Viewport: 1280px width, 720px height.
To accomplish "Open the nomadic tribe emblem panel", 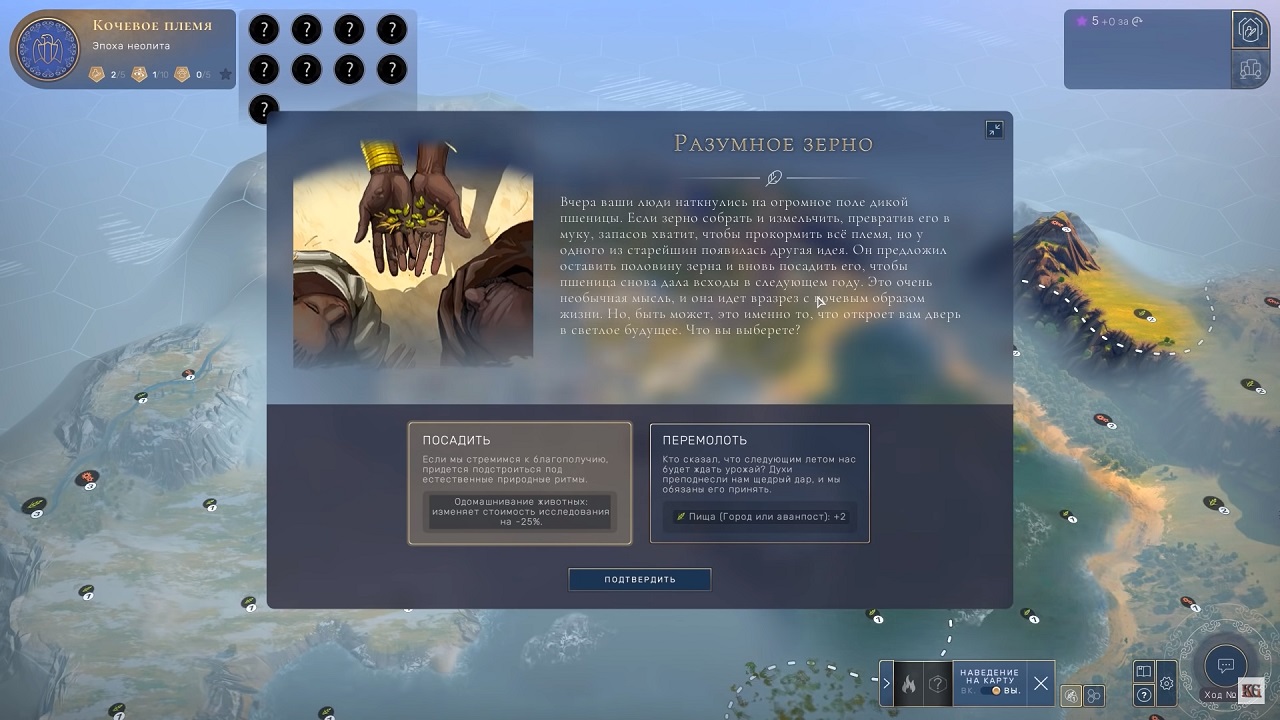I will click(x=48, y=49).
